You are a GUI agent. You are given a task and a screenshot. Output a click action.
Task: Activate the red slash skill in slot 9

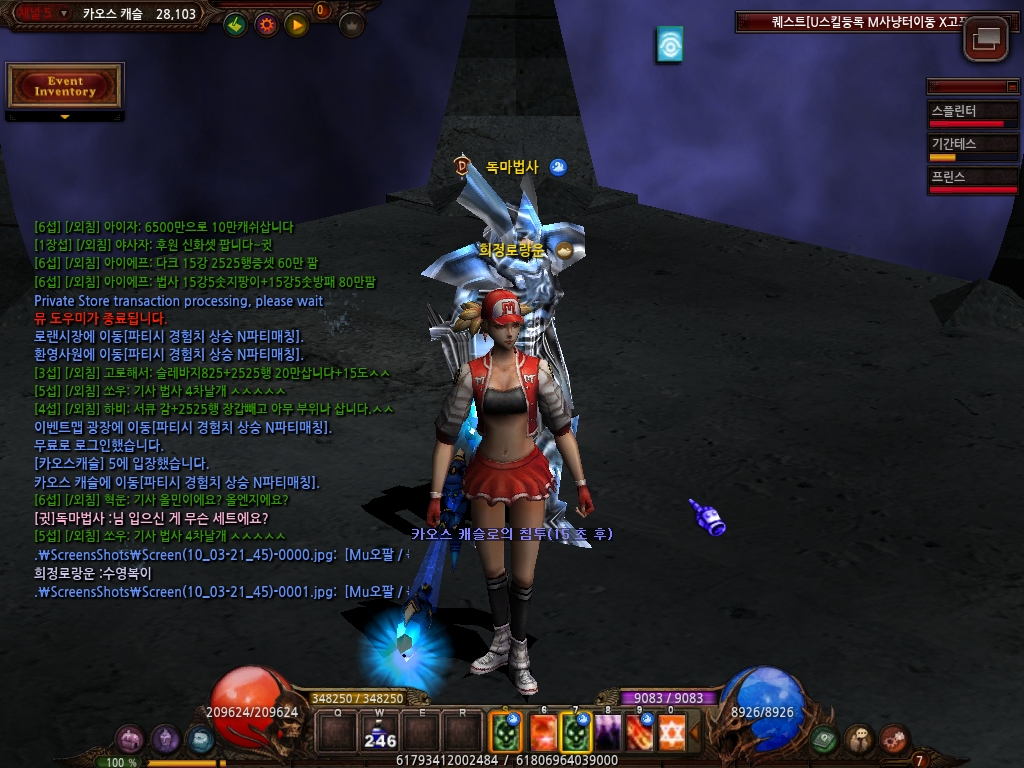[639, 733]
